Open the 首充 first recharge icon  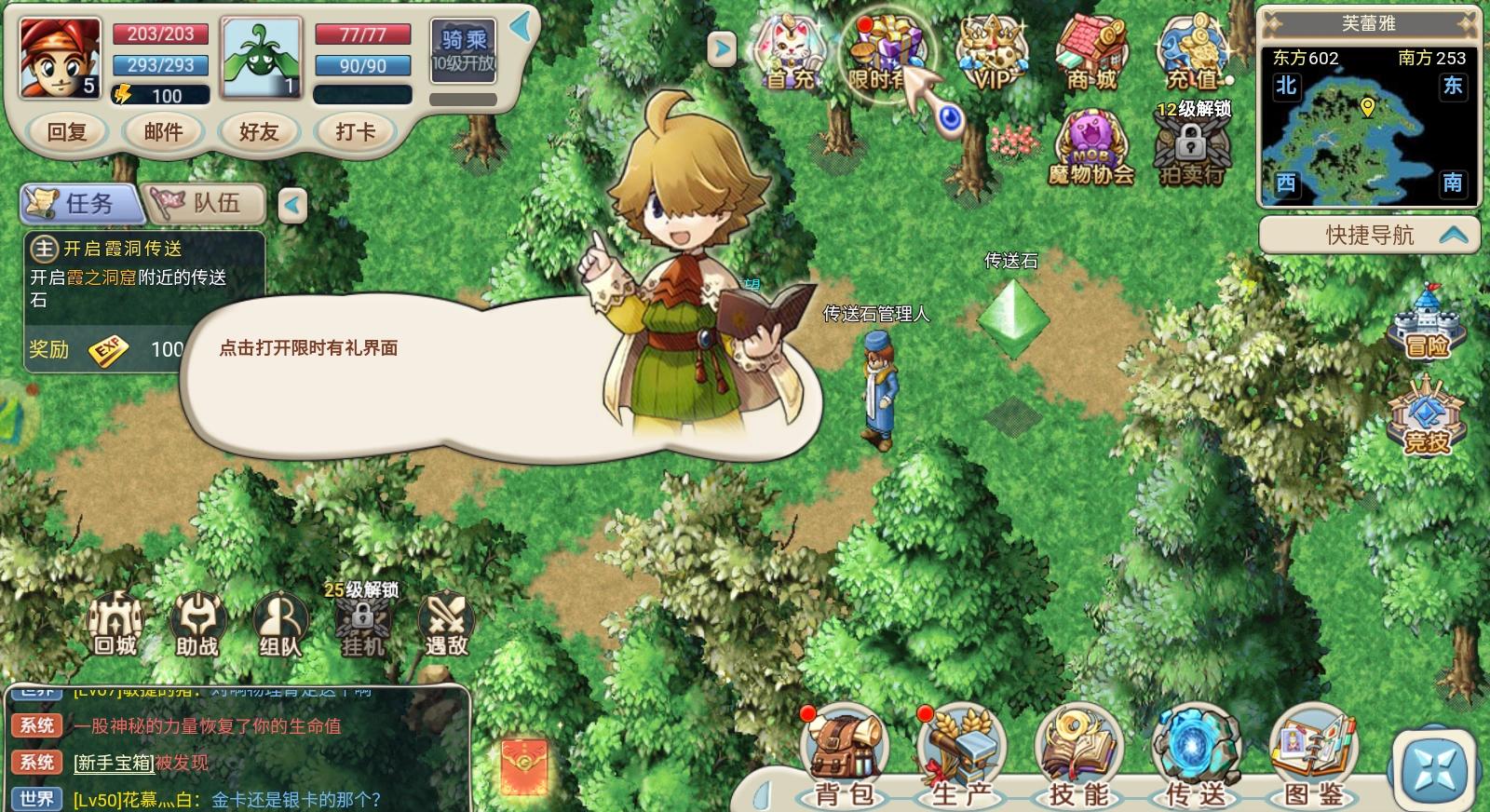coord(791,53)
